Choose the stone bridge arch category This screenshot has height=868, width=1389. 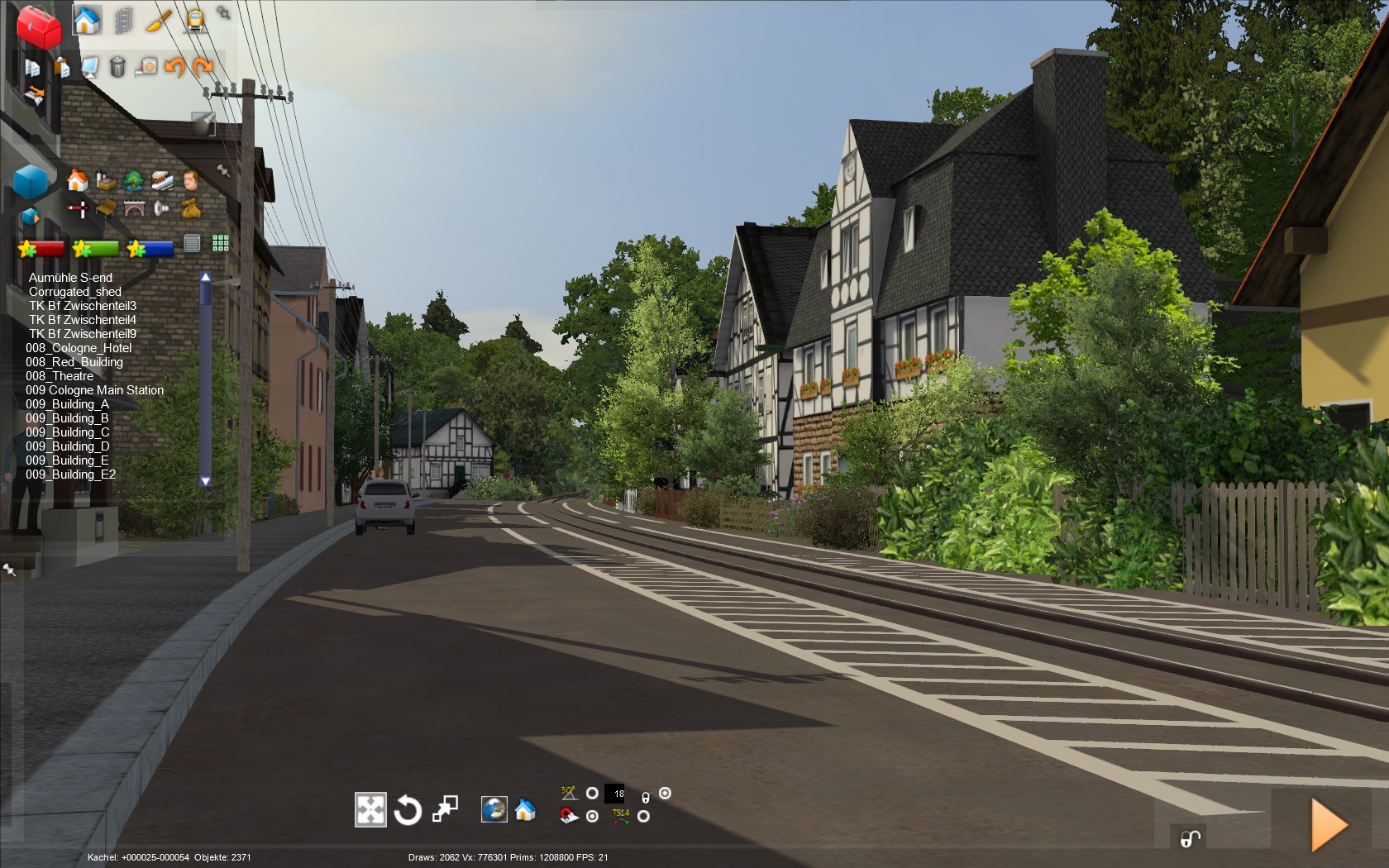[x=134, y=208]
